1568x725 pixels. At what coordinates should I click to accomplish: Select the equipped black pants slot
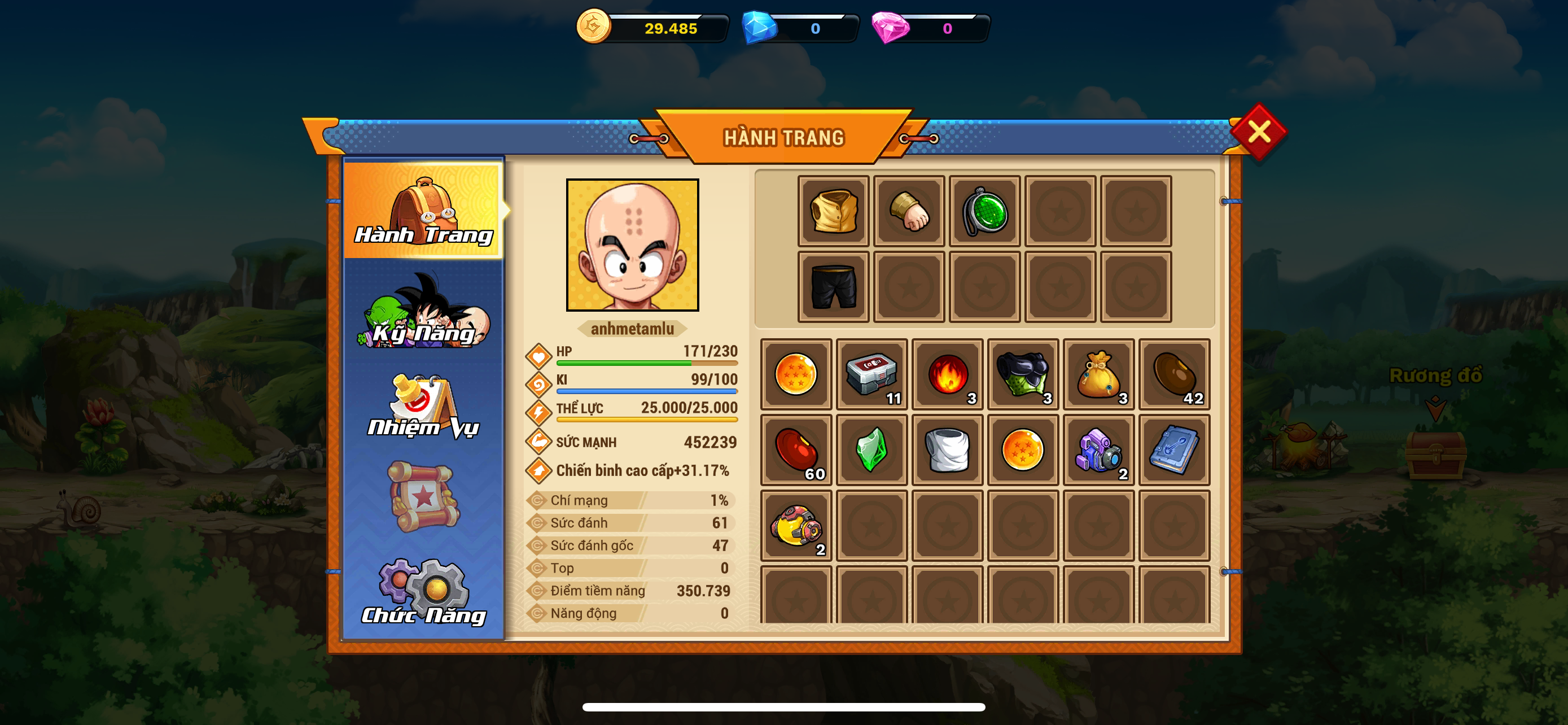(833, 287)
